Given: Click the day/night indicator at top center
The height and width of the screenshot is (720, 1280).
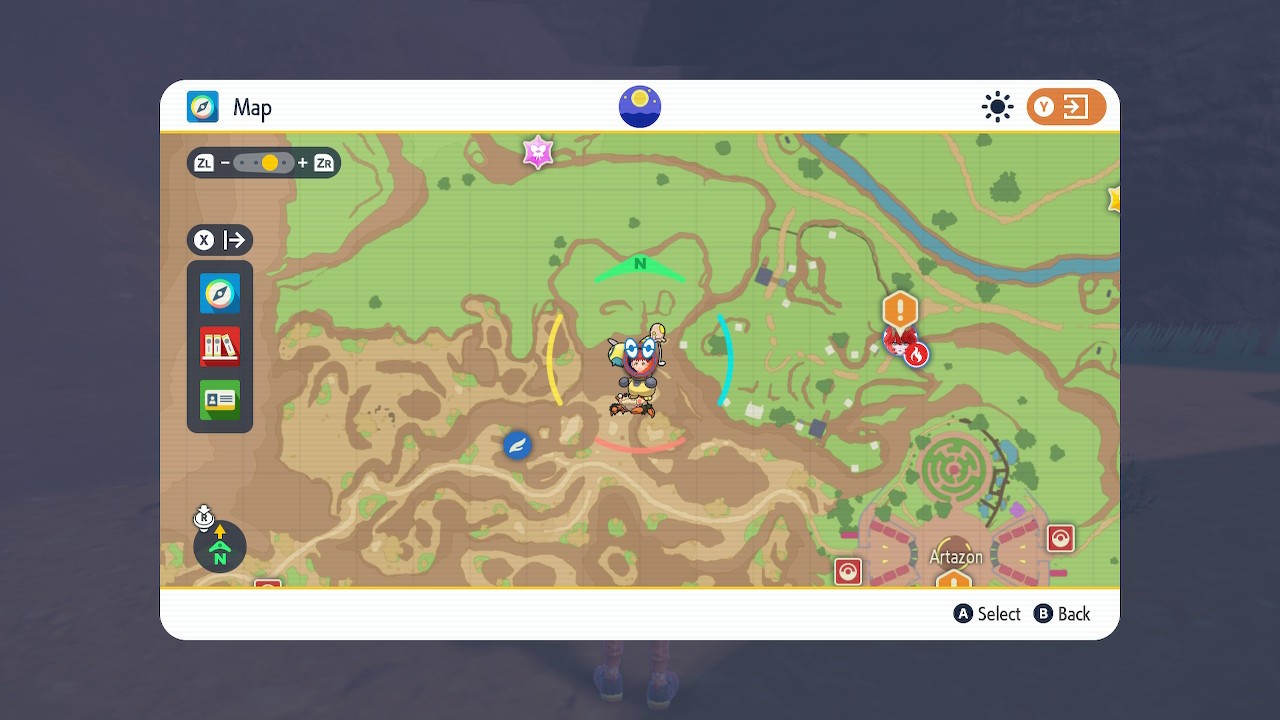Looking at the screenshot, I should [639, 106].
